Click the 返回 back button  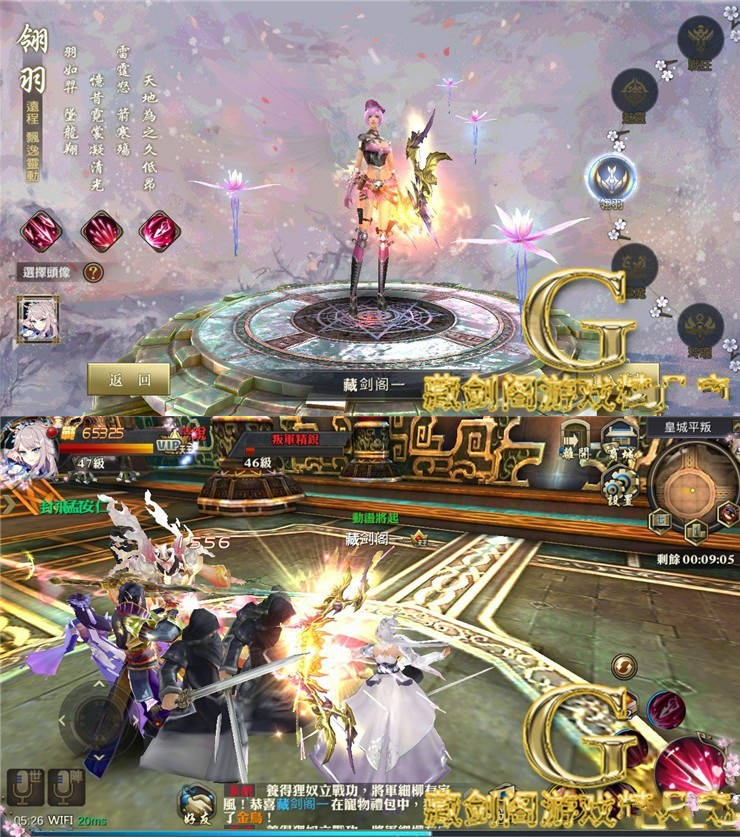pos(129,379)
